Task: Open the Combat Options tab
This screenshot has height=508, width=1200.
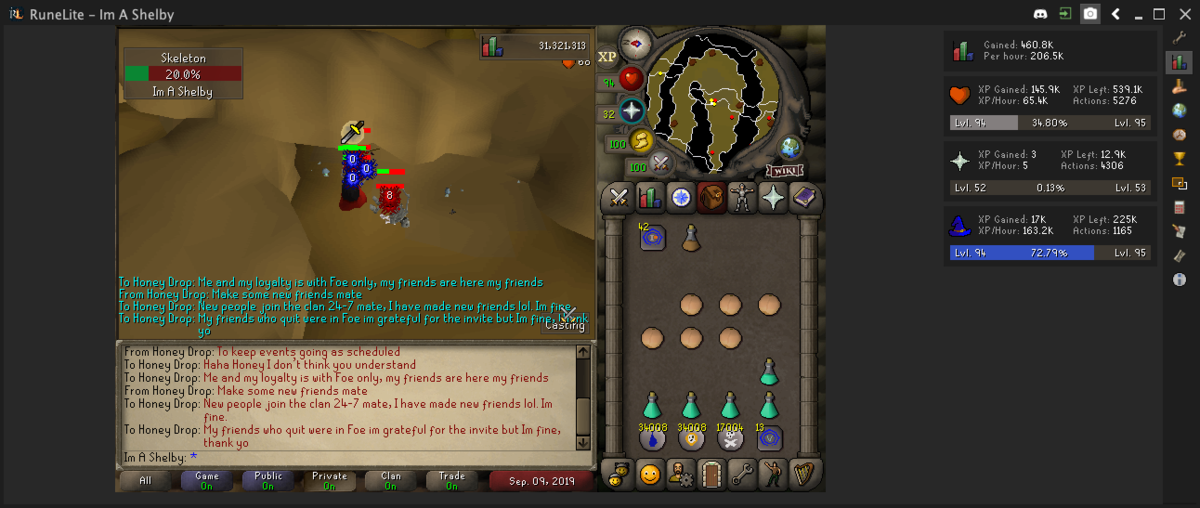Action: click(x=619, y=198)
